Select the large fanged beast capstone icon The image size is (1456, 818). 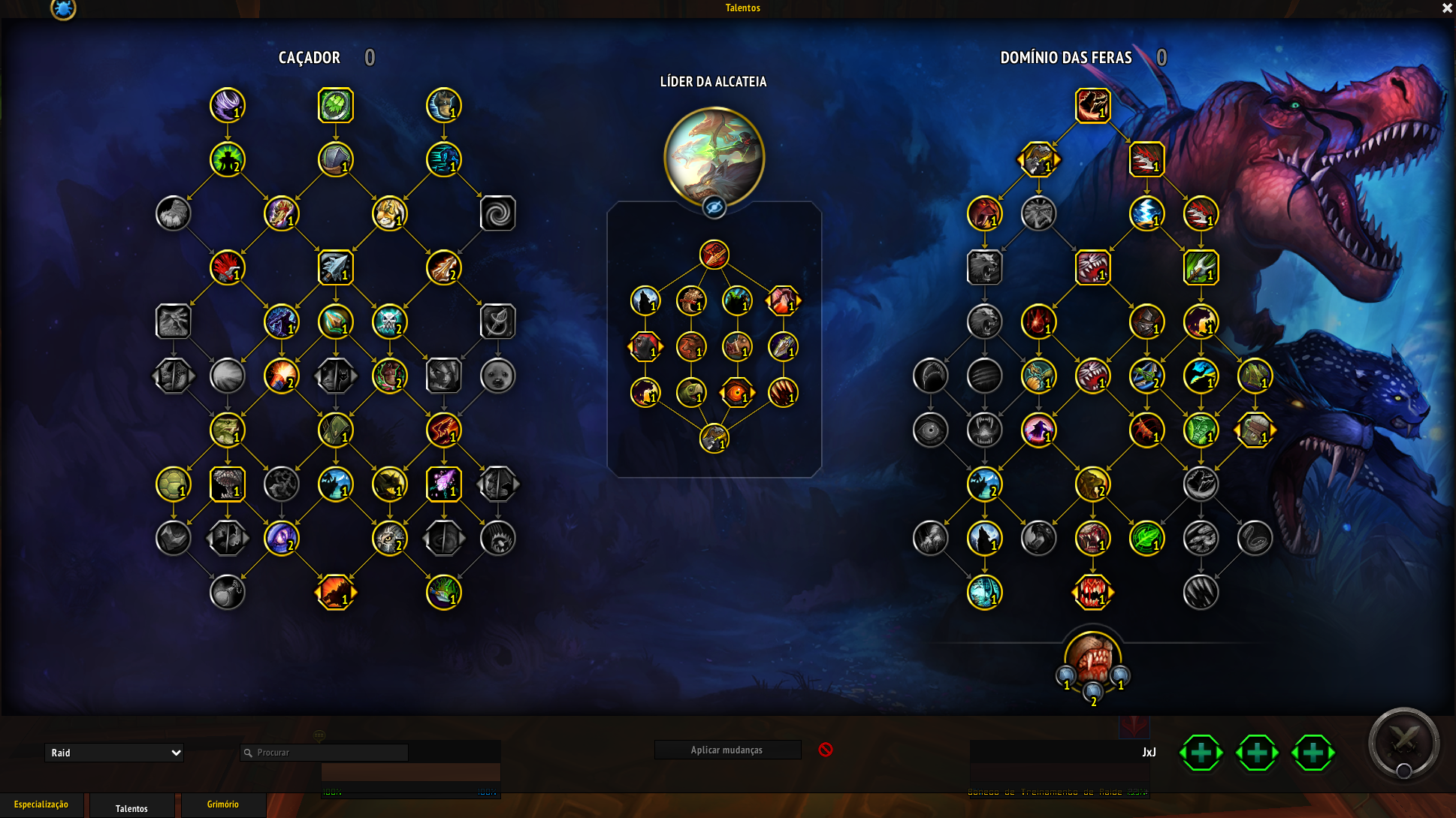(x=1092, y=657)
